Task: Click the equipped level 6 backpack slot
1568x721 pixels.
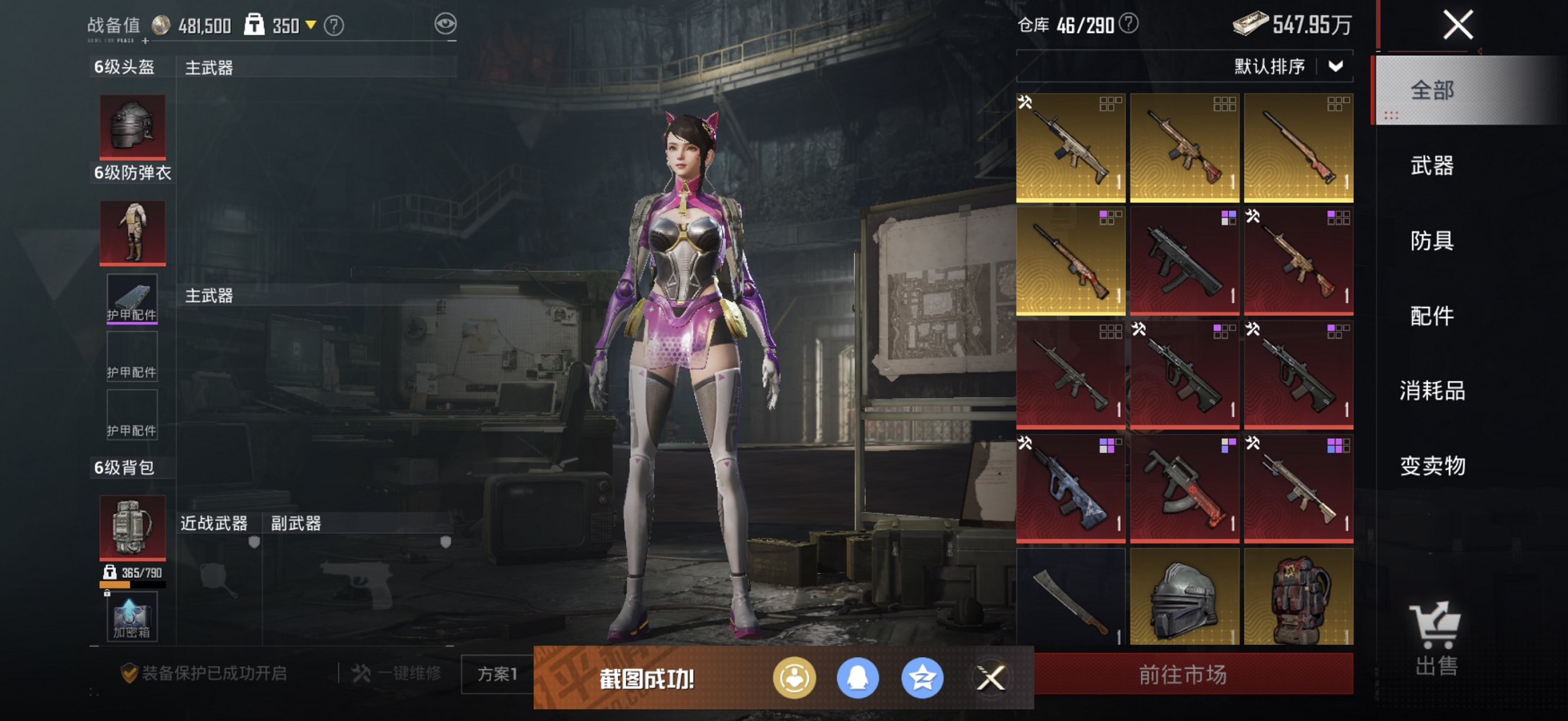Action: click(132, 526)
